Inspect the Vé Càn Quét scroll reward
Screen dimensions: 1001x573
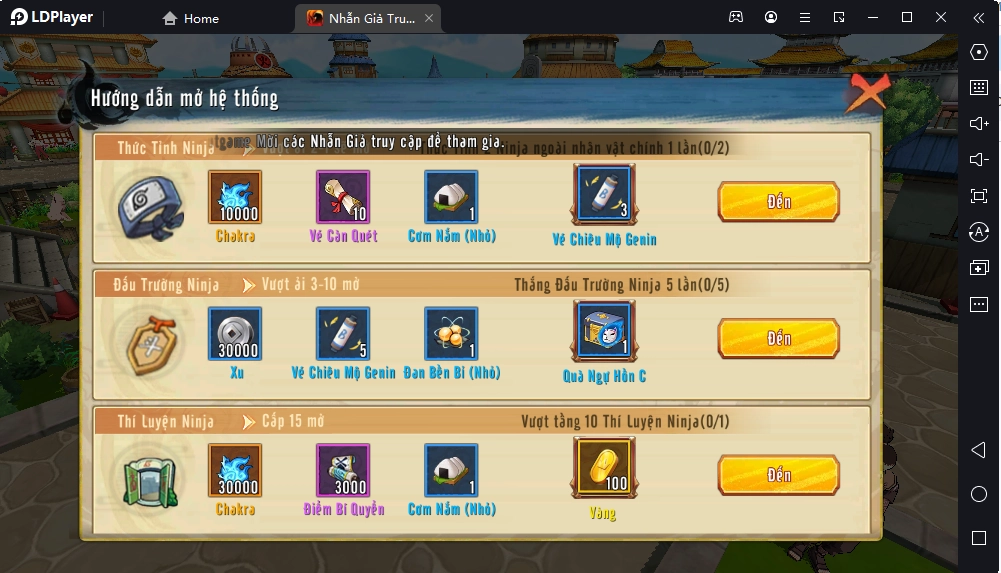tap(343, 197)
